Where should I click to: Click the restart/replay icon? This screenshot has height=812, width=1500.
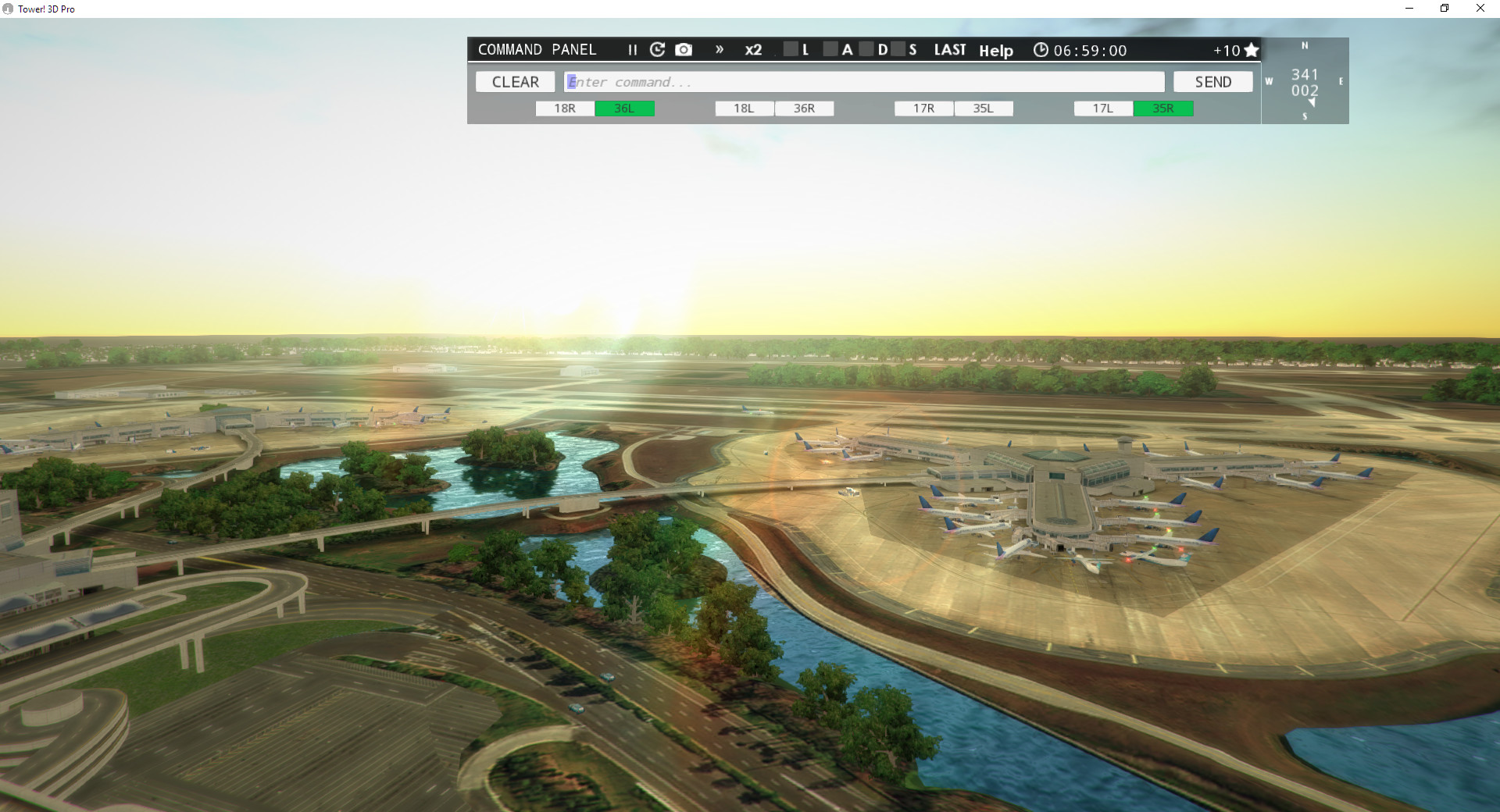657,49
